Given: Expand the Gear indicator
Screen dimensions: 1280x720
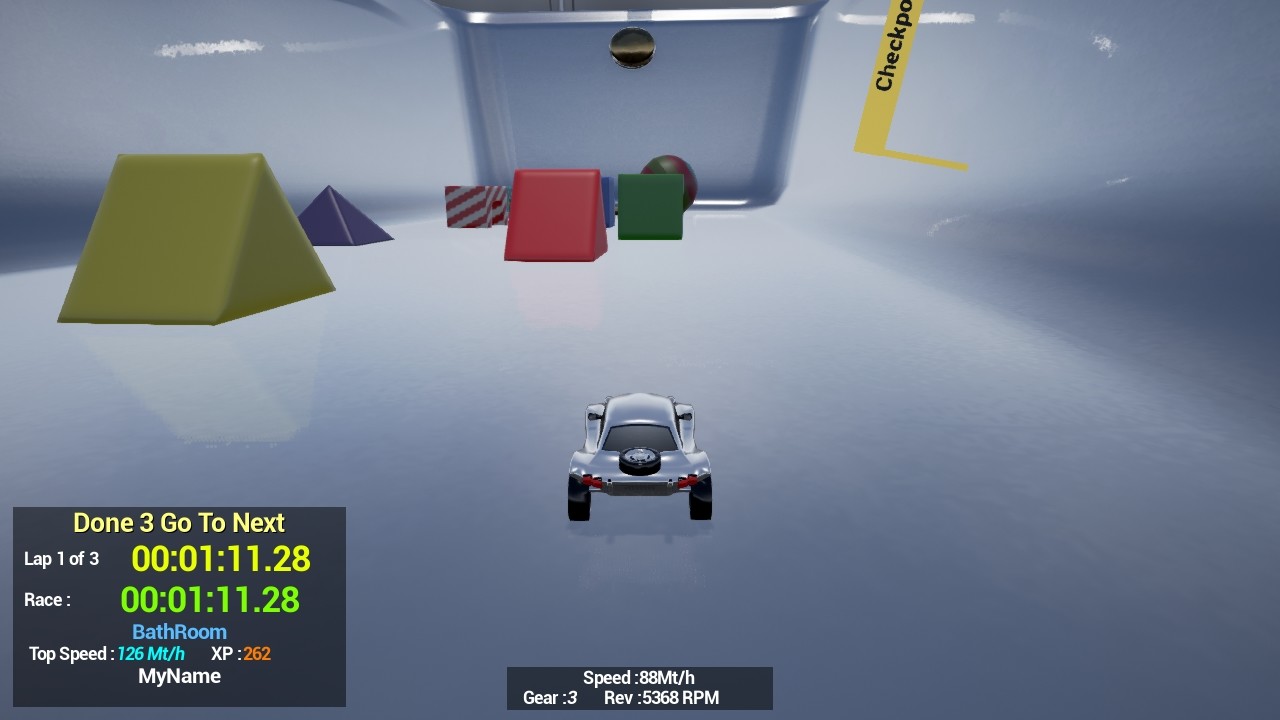Looking at the screenshot, I should (x=551, y=698).
